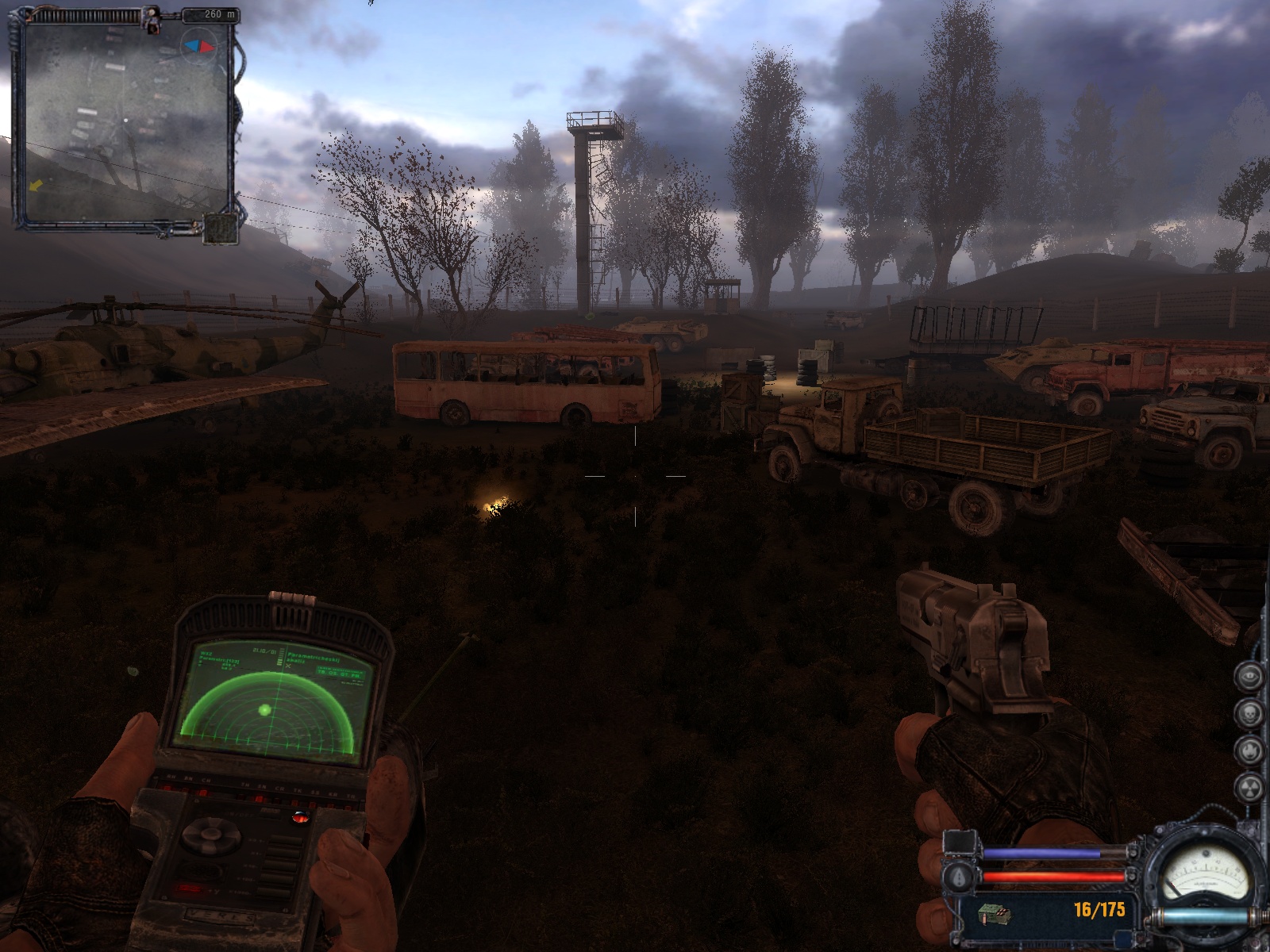Click the eye indicator icon
1270x952 pixels.
click(x=1249, y=676)
